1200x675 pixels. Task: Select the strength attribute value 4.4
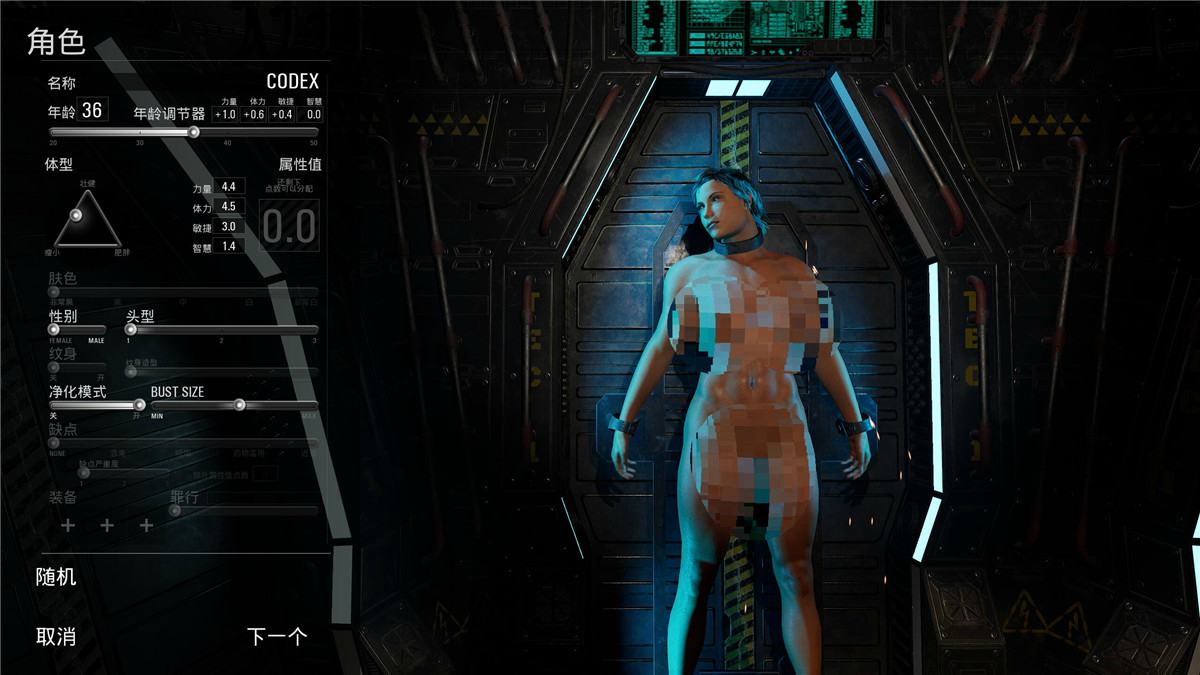pos(229,186)
